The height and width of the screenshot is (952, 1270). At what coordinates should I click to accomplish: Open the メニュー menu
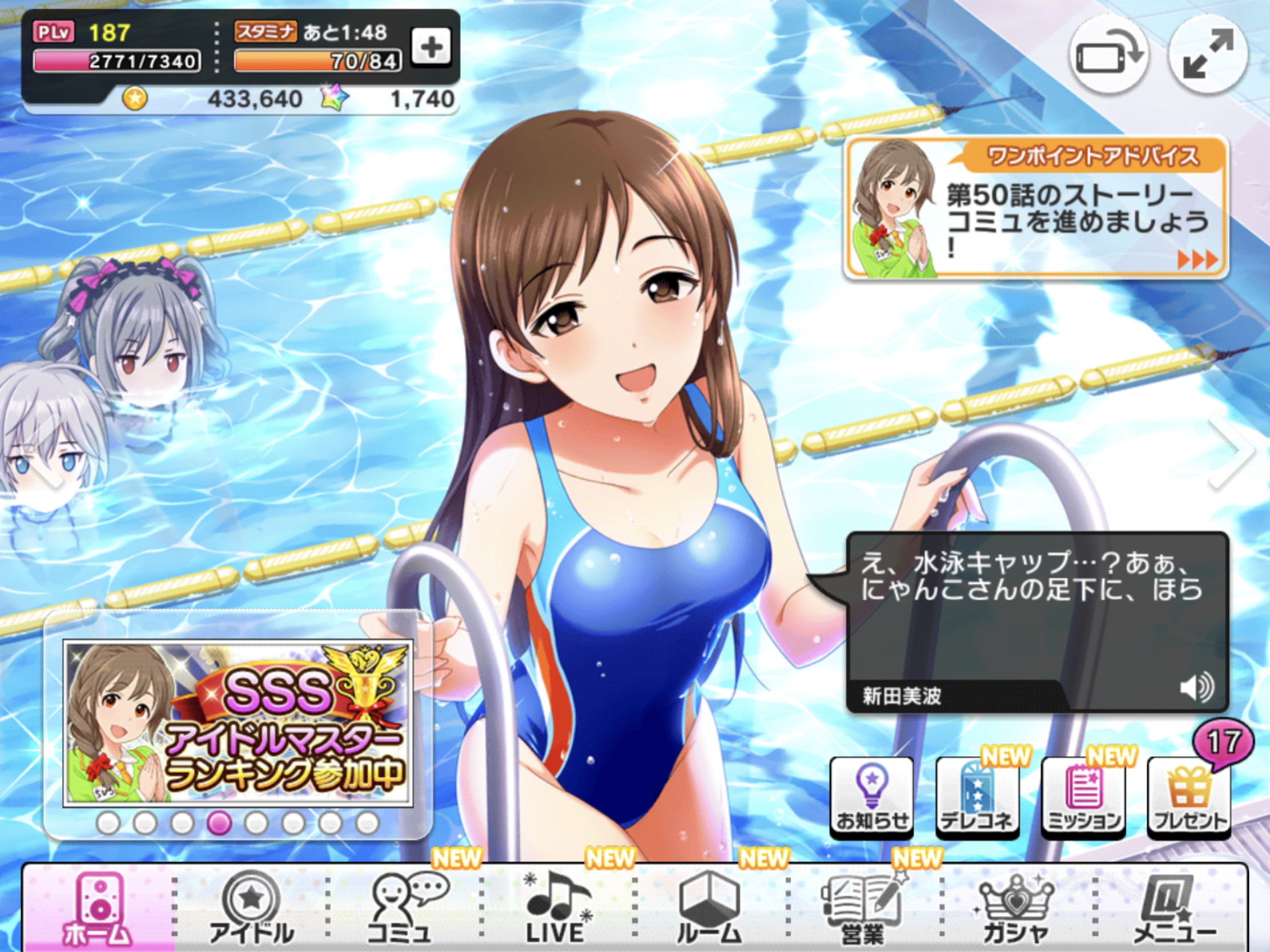pyautogui.click(x=1170, y=910)
